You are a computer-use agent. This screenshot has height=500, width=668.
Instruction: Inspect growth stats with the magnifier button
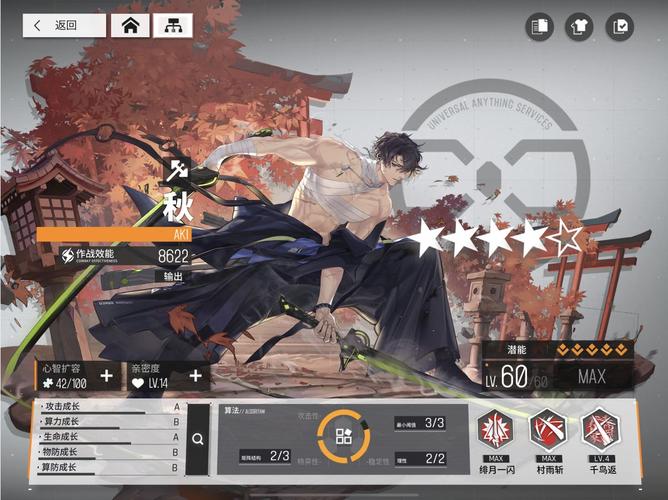tap(198, 439)
